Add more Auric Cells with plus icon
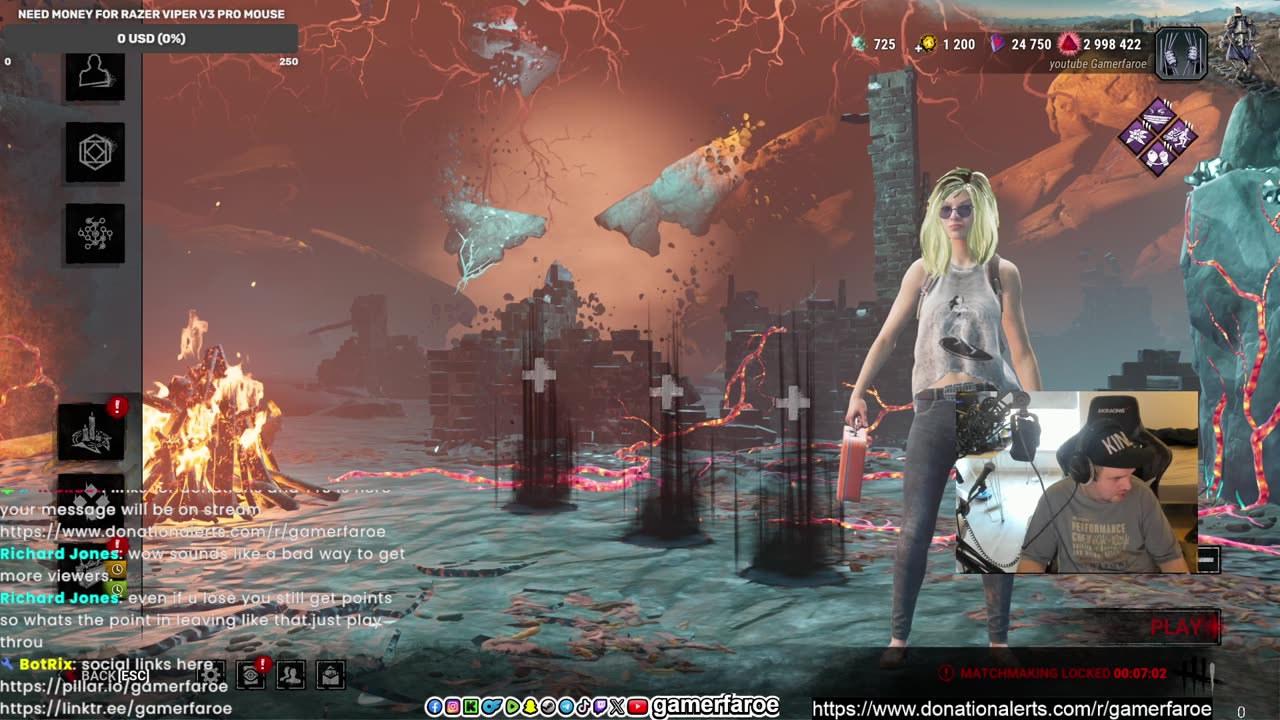The width and height of the screenshot is (1280, 720). click(x=921, y=45)
